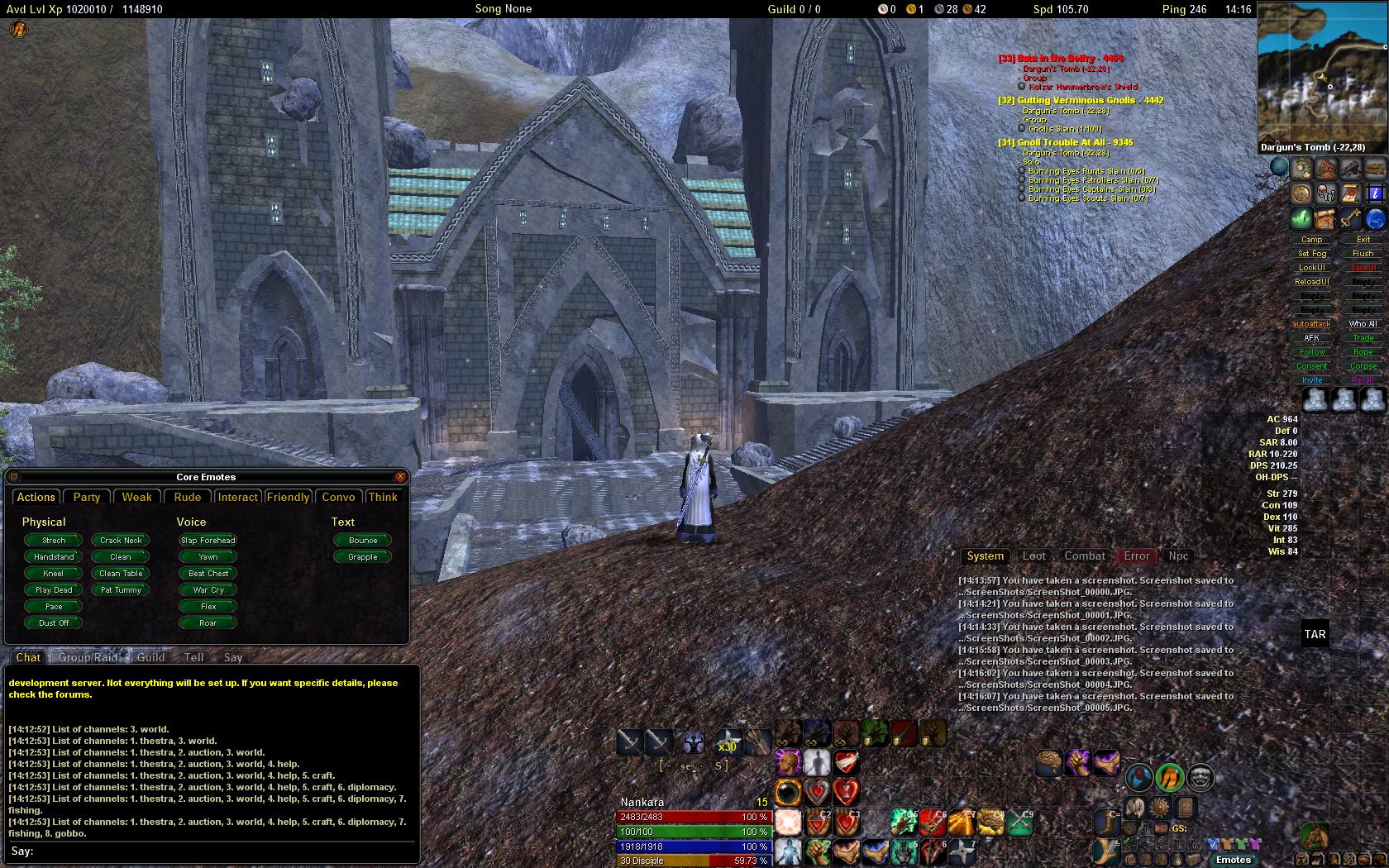Select the Gutting Verminous Gnolls quest entry
The height and width of the screenshot is (868, 1389).
(1081, 101)
